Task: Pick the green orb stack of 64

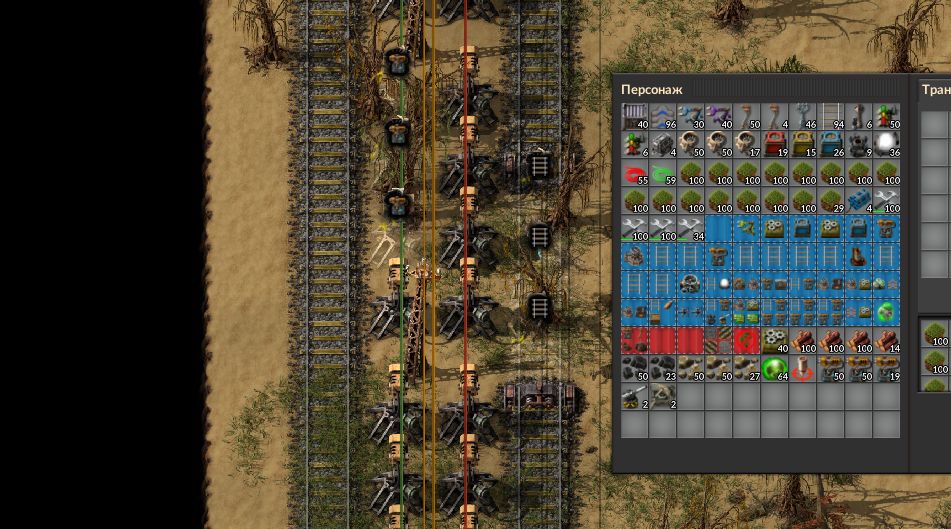Action: pos(775,369)
